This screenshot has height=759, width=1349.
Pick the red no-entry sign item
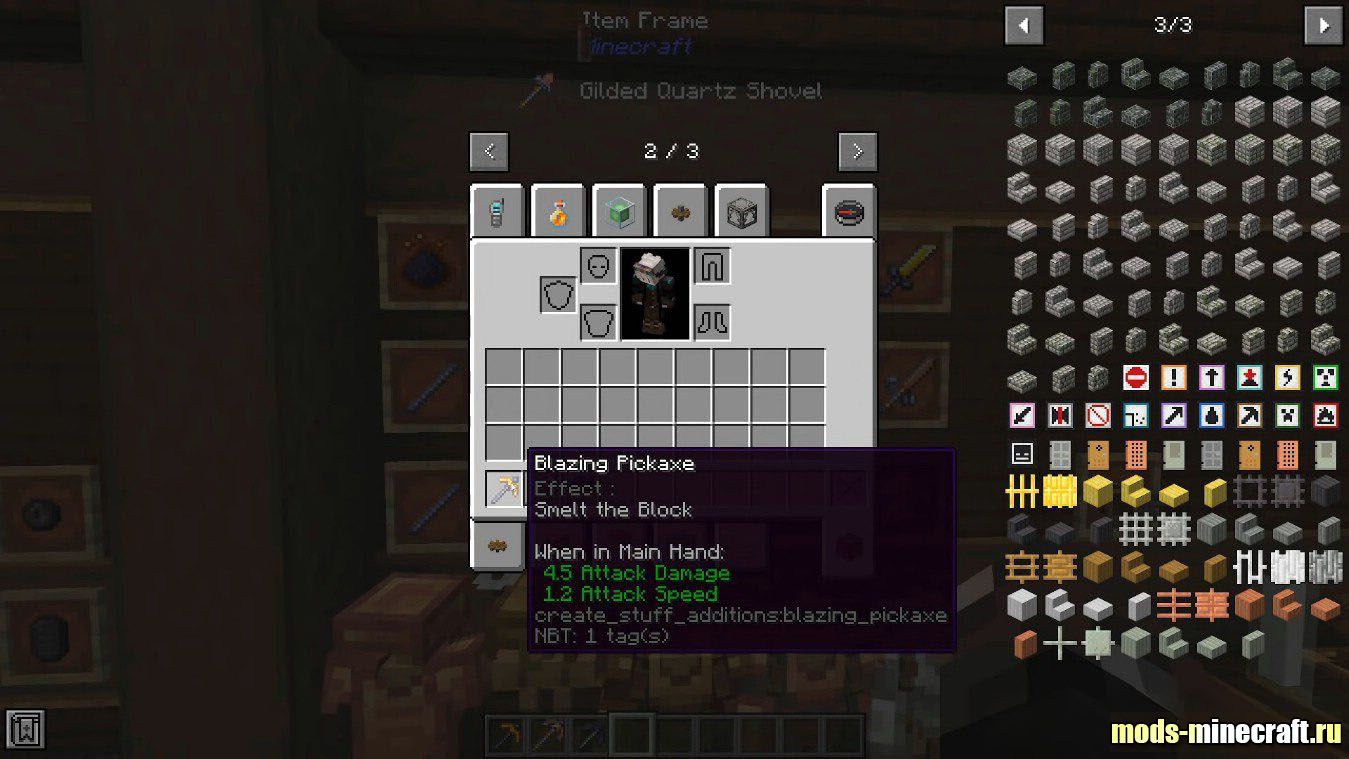pos(1135,377)
